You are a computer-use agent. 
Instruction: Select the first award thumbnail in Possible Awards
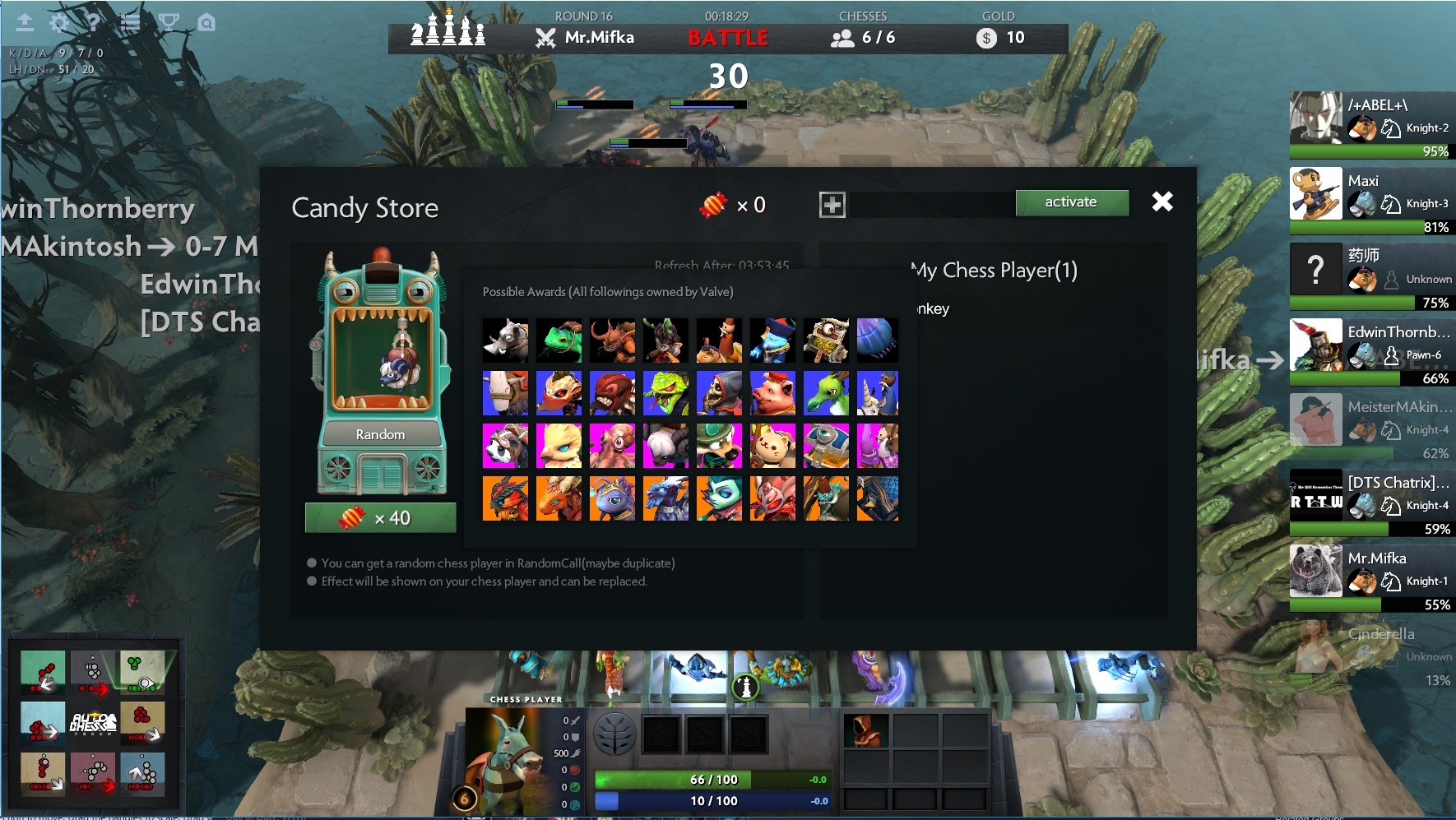tap(505, 341)
